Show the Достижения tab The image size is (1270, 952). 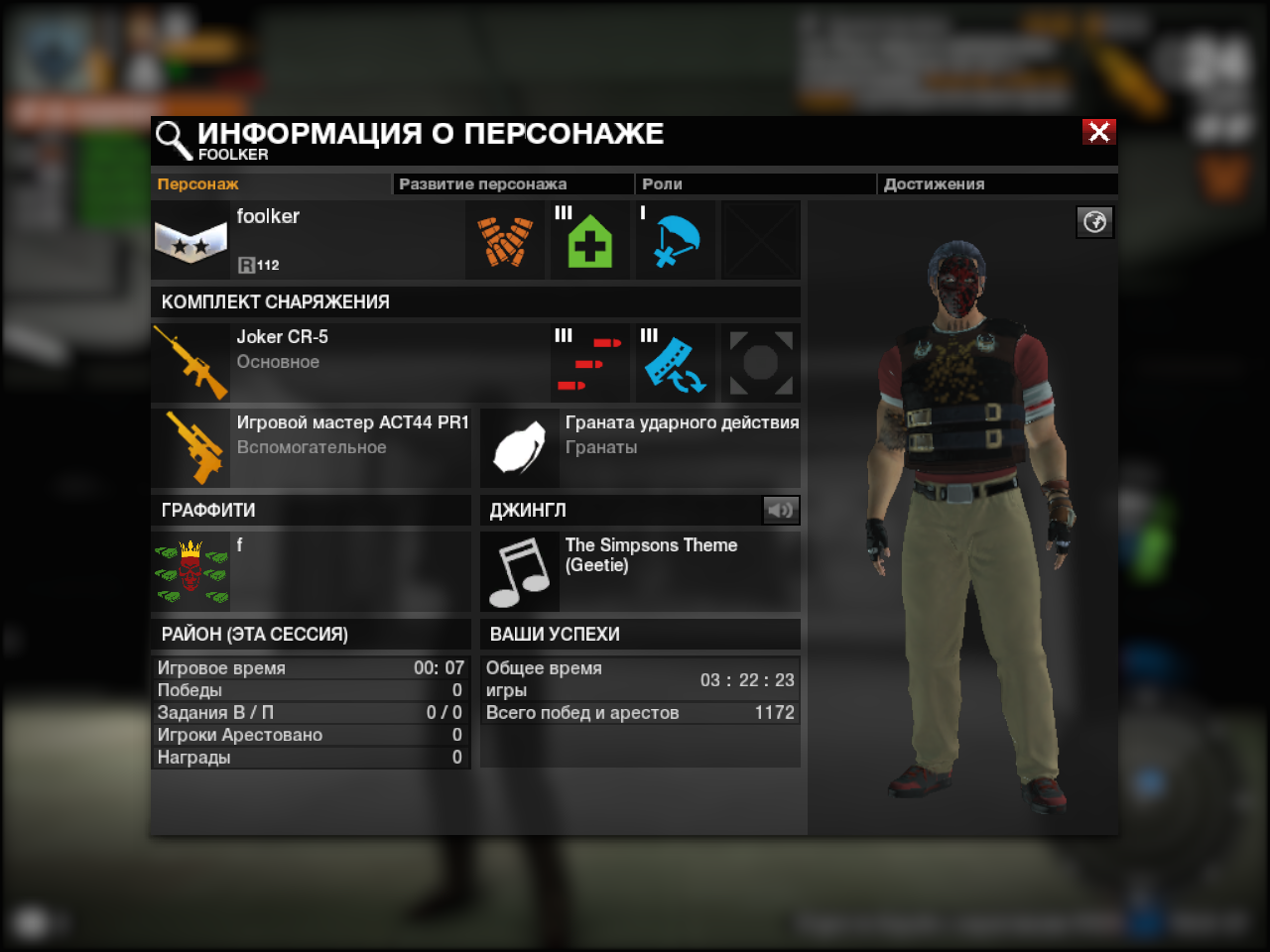click(x=934, y=184)
